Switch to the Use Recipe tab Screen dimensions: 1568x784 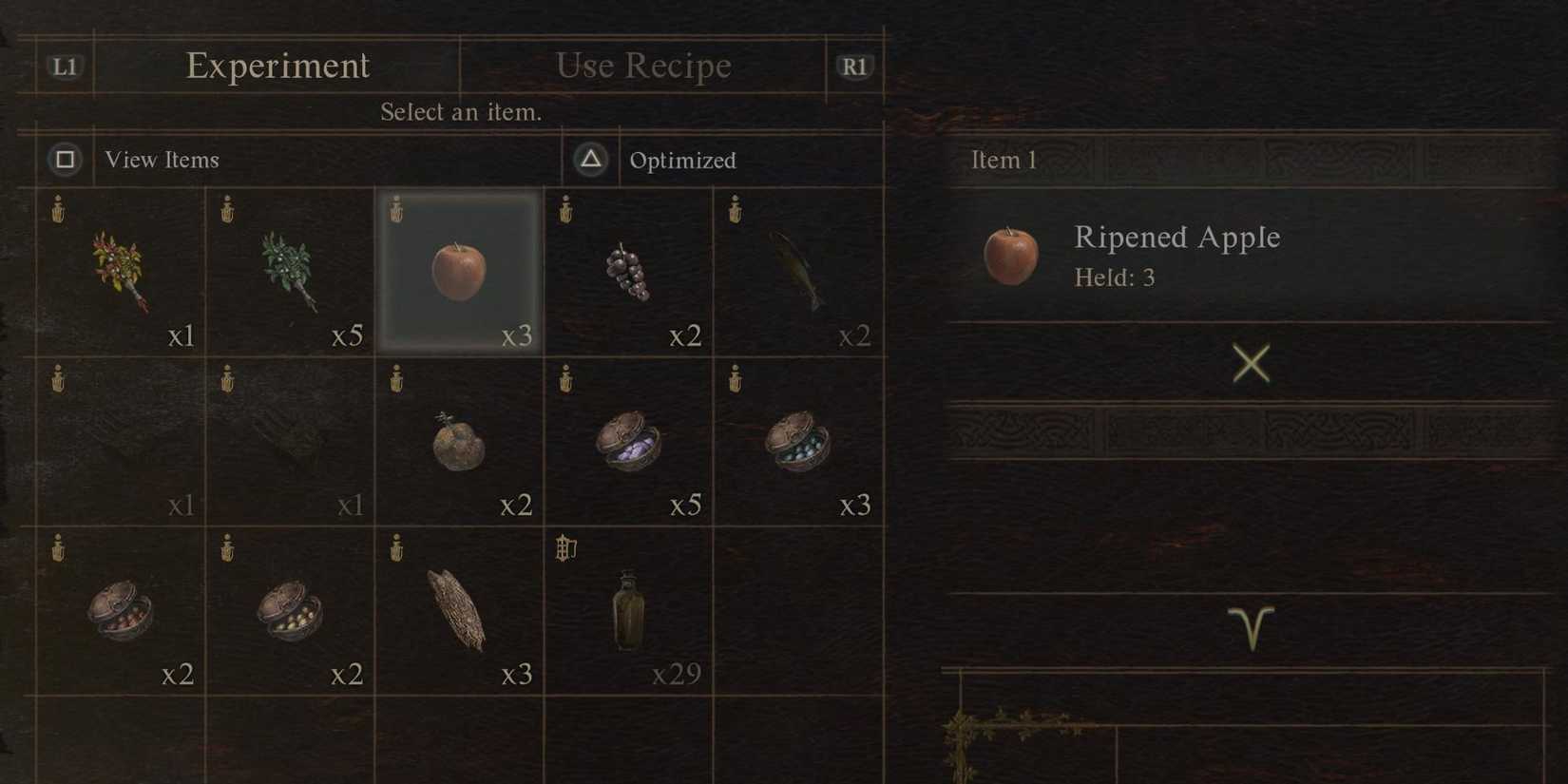click(642, 66)
